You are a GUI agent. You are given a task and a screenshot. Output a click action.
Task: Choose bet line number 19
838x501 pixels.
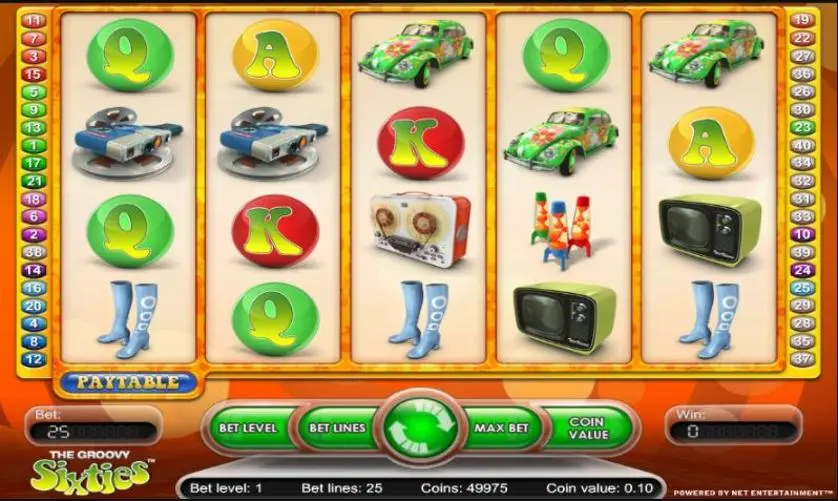803,20
